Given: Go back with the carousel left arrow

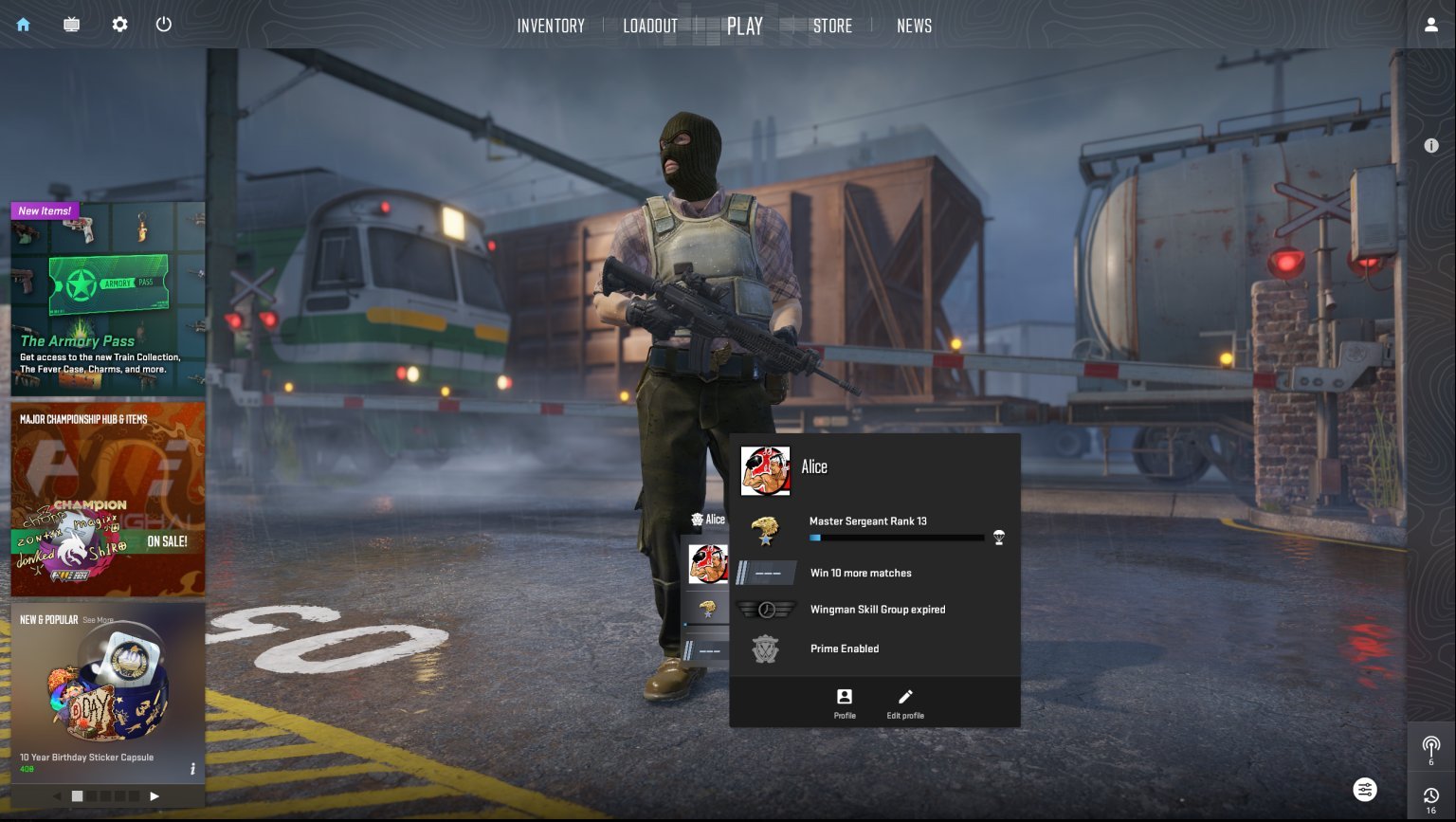Looking at the screenshot, I should click(x=57, y=796).
